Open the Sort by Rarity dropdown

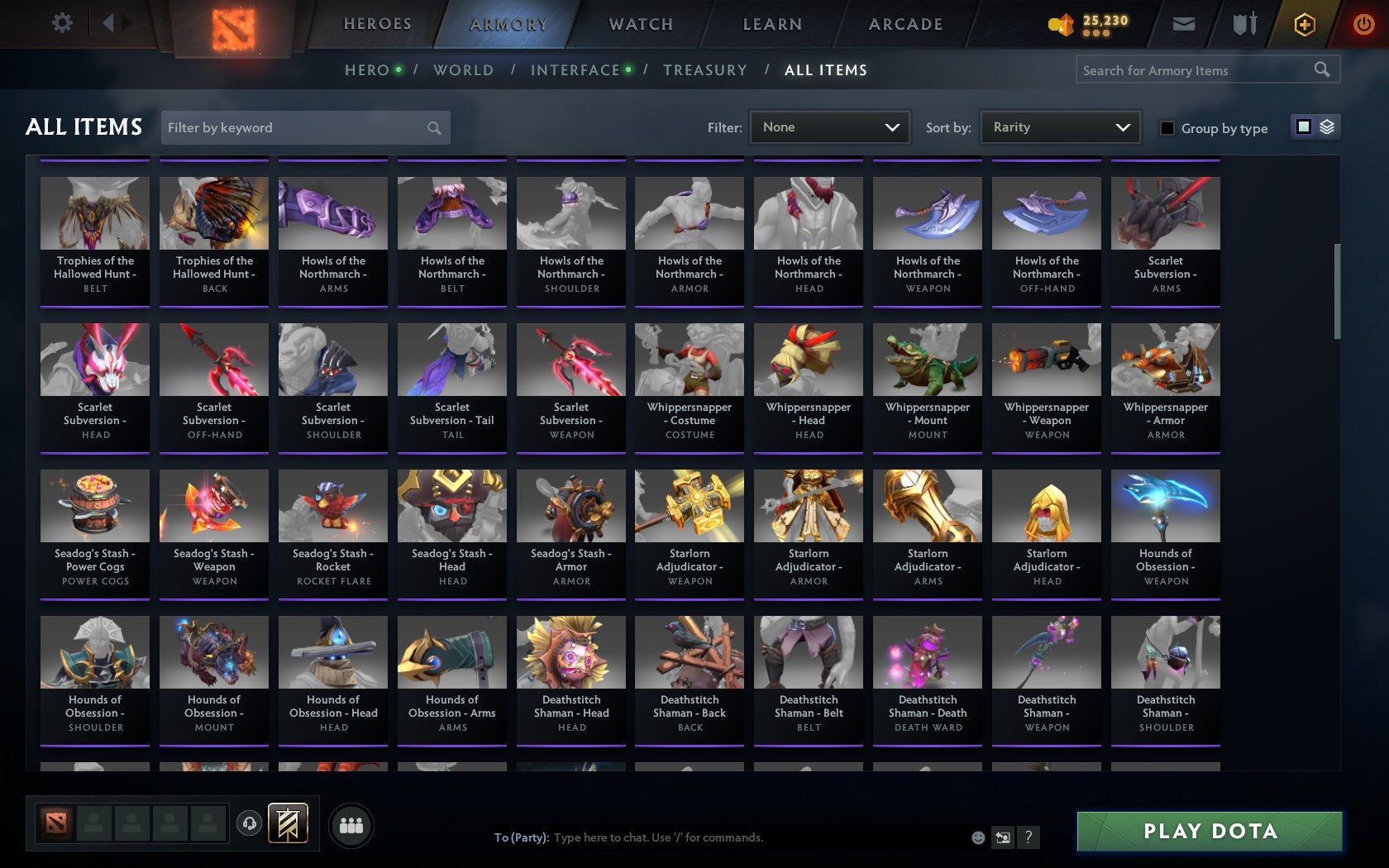click(1059, 127)
